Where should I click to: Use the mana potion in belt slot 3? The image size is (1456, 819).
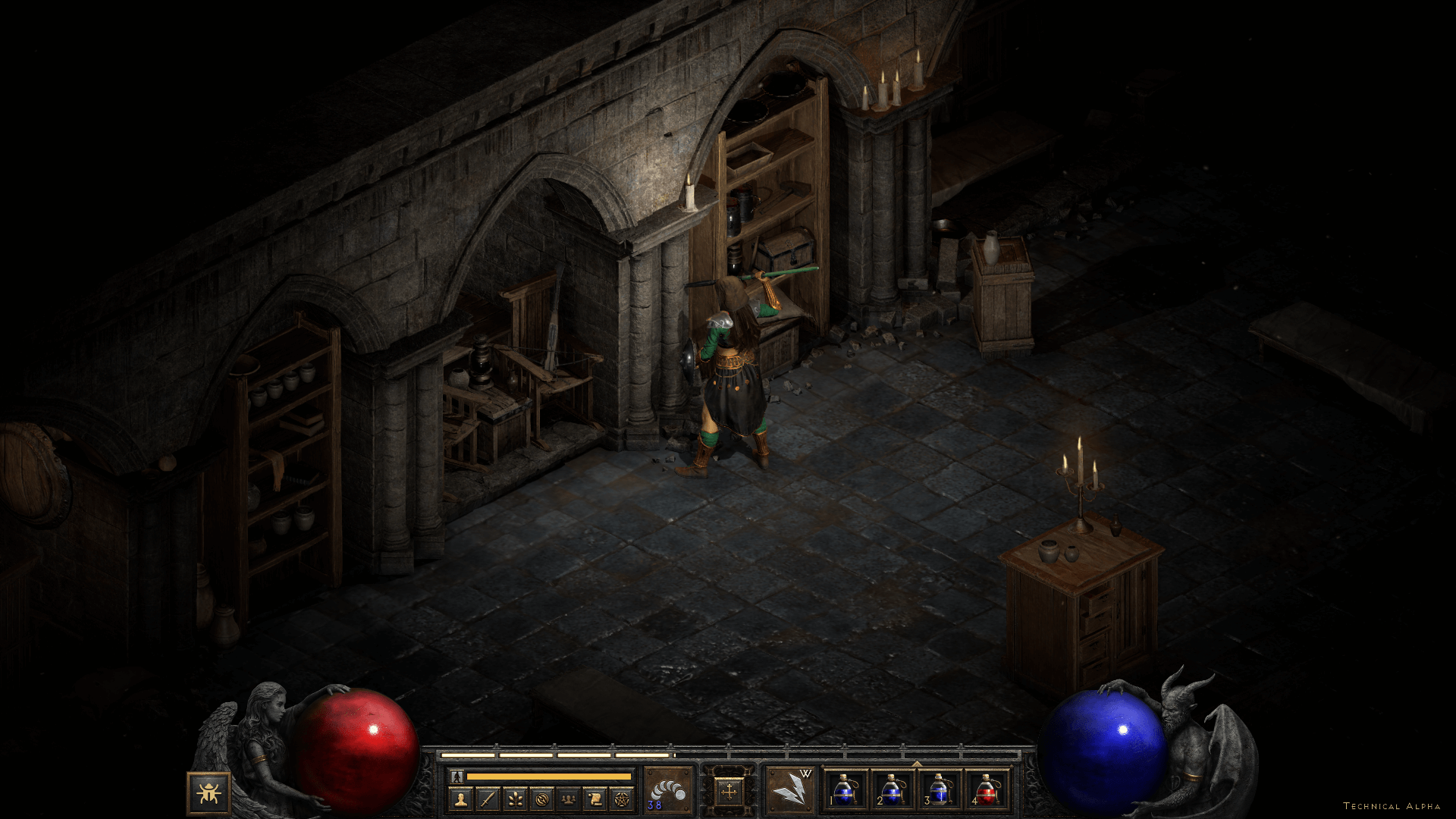[x=940, y=789]
